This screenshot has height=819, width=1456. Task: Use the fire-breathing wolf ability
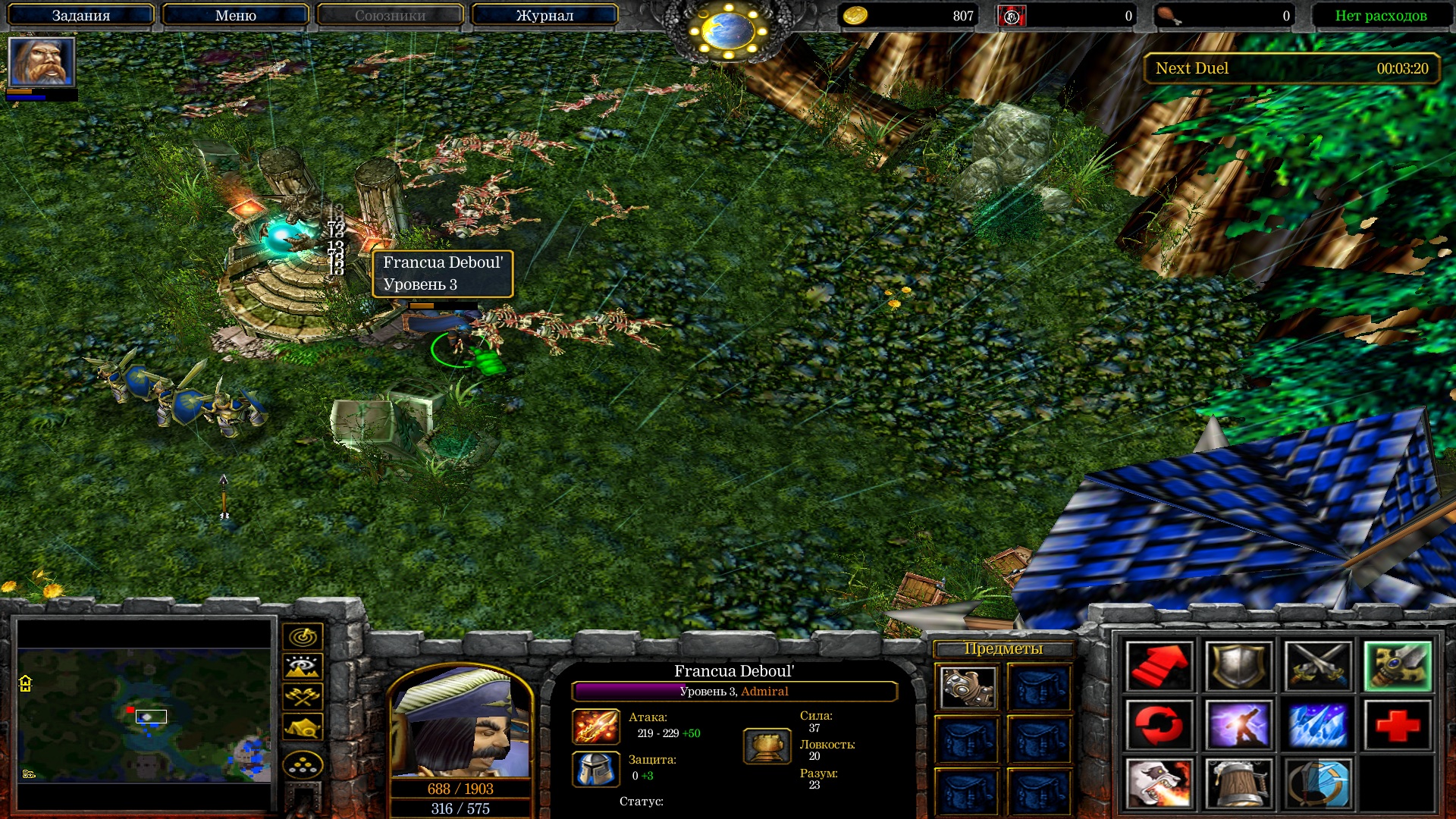coord(1159,783)
